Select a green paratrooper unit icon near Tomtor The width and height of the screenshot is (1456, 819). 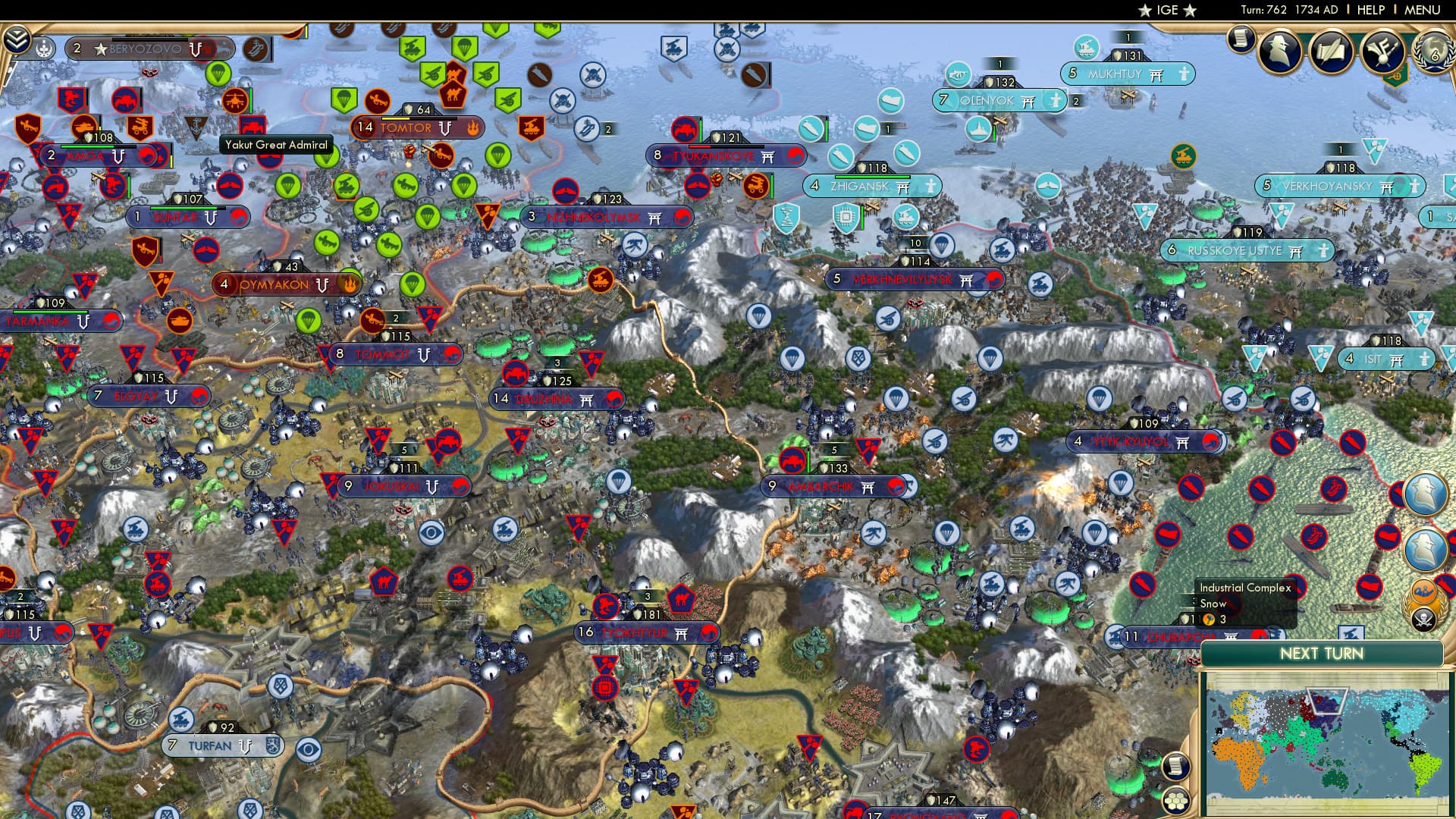pos(345,100)
